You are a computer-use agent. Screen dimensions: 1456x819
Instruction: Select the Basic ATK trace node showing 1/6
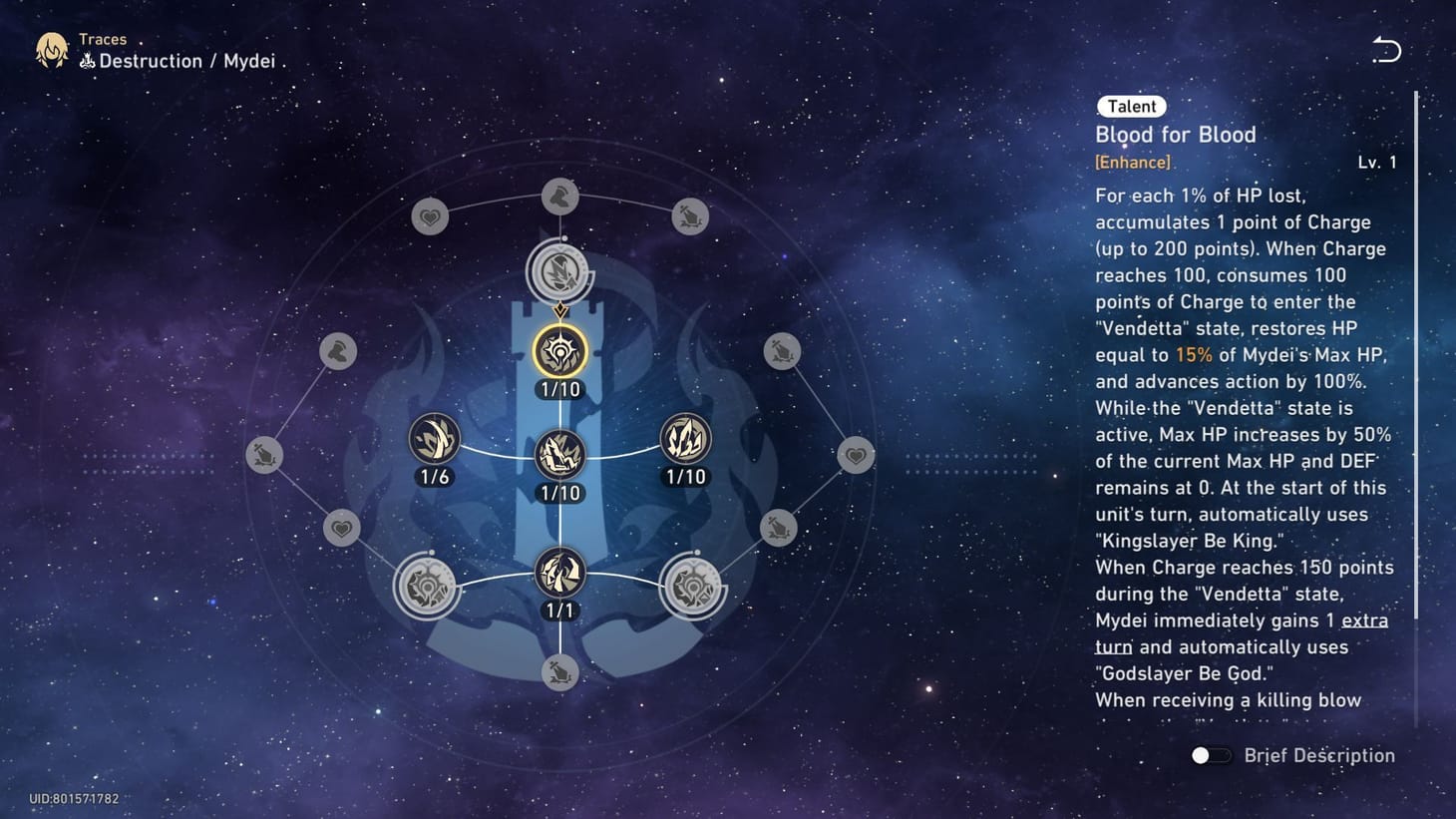(433, 439)
